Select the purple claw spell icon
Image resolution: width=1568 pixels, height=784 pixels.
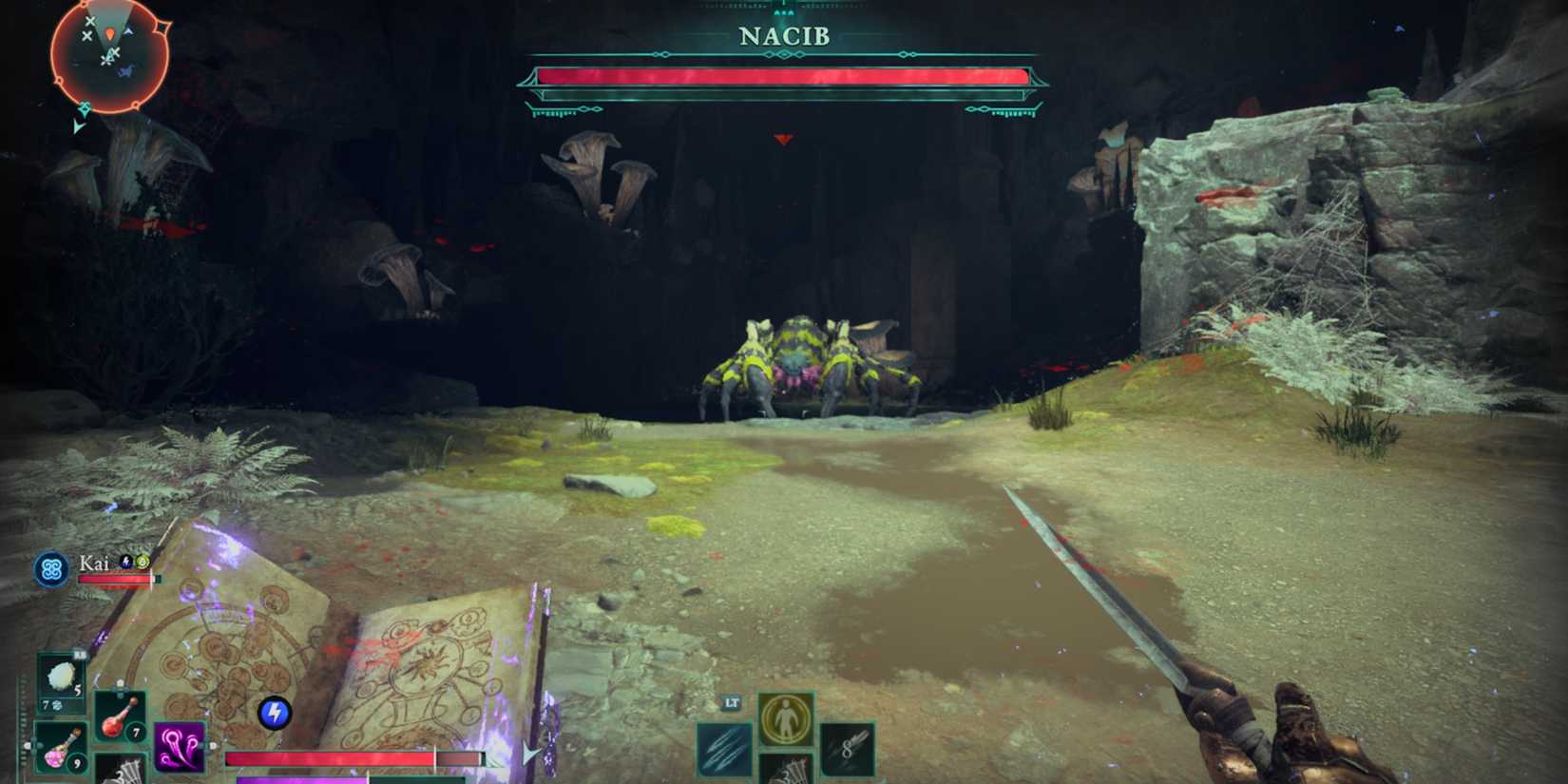point(180,746)
